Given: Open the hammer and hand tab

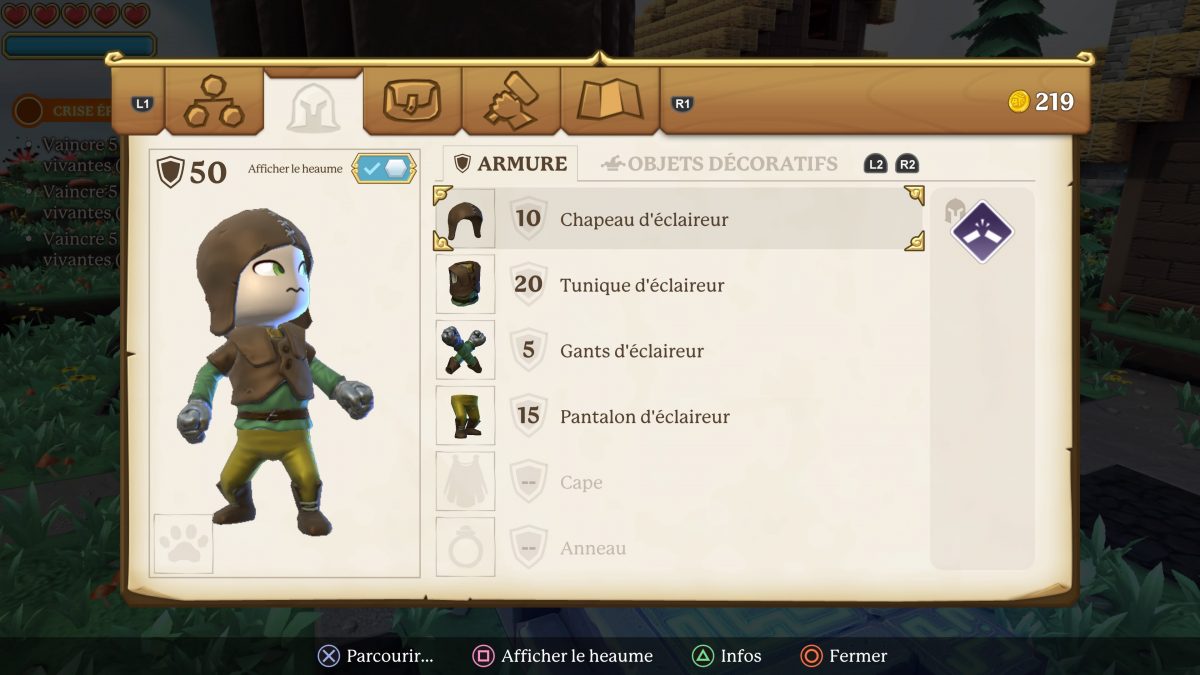Looking at the screenshot, I should pyautogui.click(x=510, y=101).
